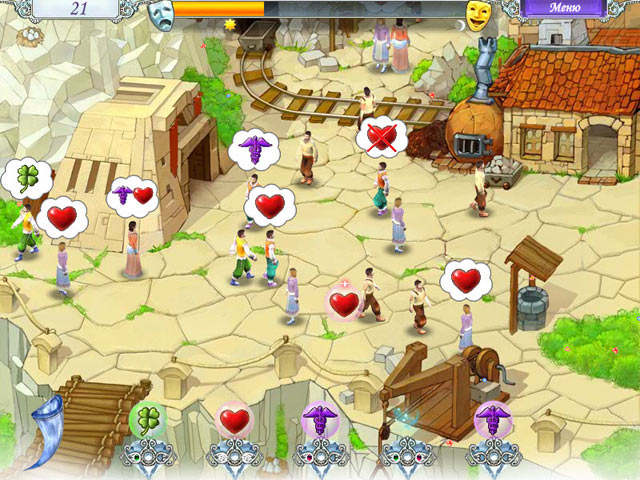Choose the caduceus-and-heart thought bubble
Viewport: 640px width, 480px height.
[x=131, y=193]
